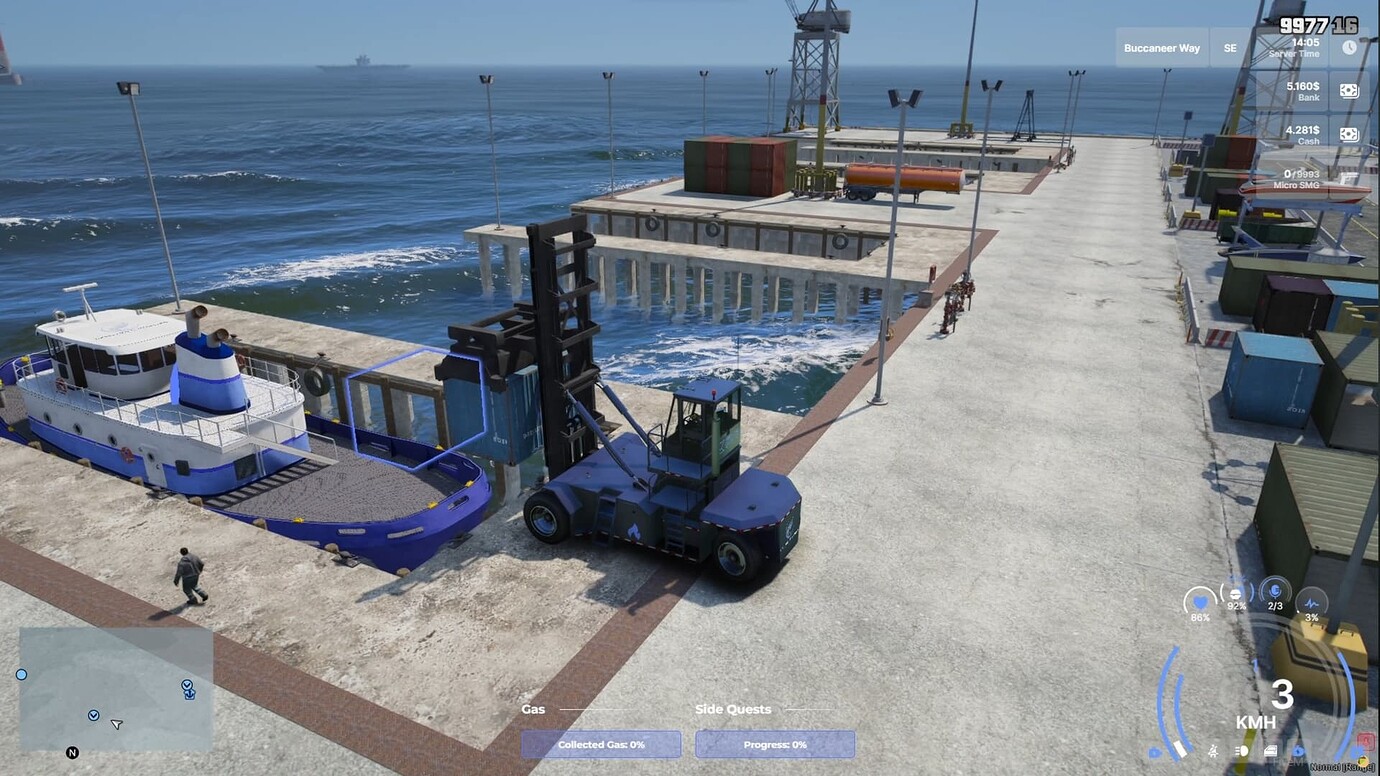The image size is (1380, 776).
Task: Click the stress pulse icon at 3%
Action: (1312, 603)
